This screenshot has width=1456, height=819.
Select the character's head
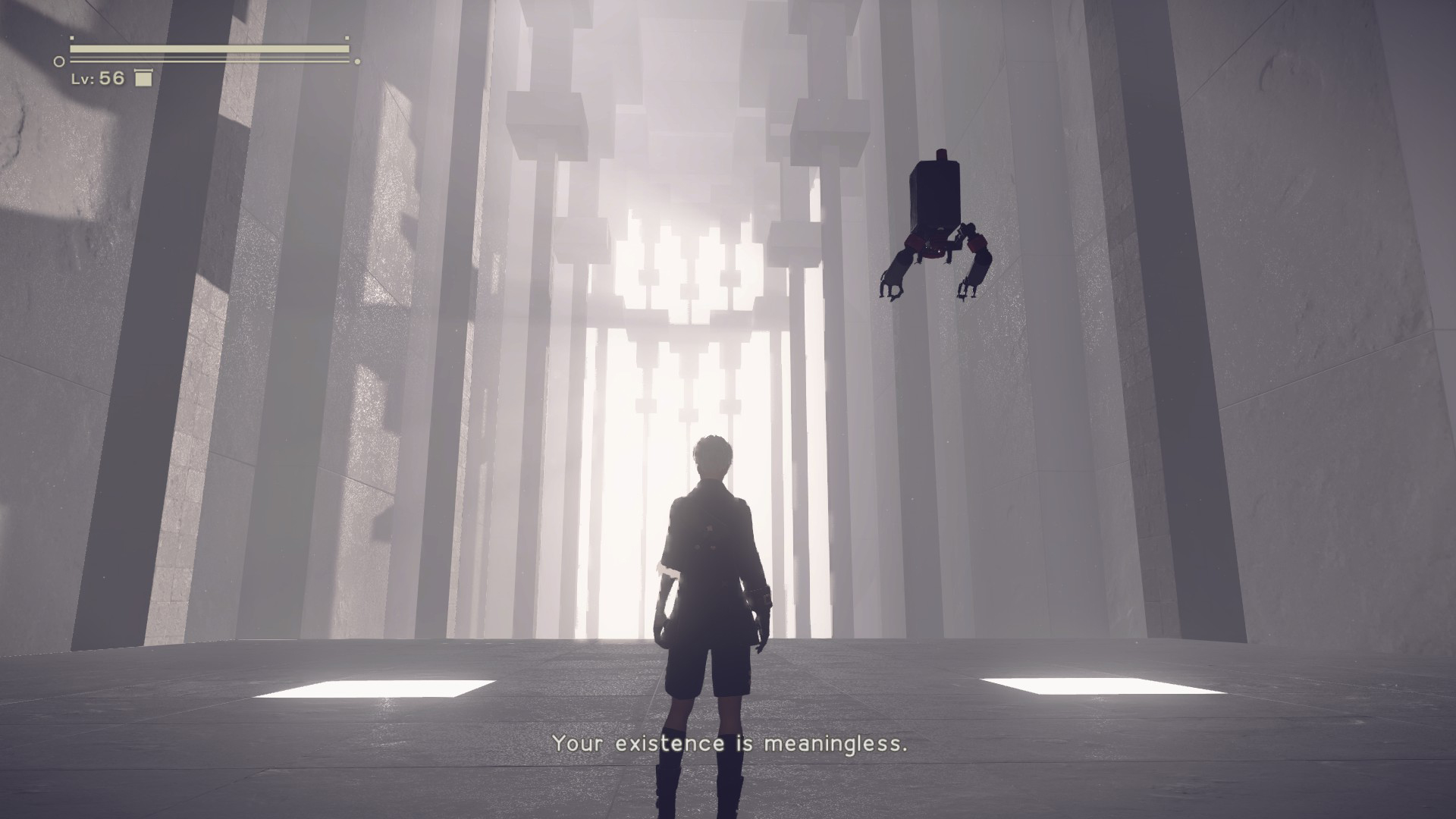click(x=711, y=455)
